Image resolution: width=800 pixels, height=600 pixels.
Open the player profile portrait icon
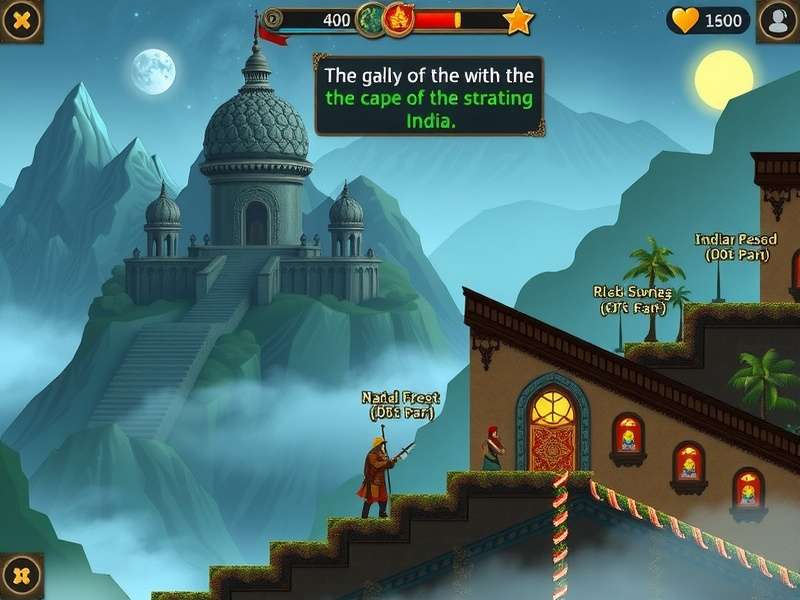[777, 20]
